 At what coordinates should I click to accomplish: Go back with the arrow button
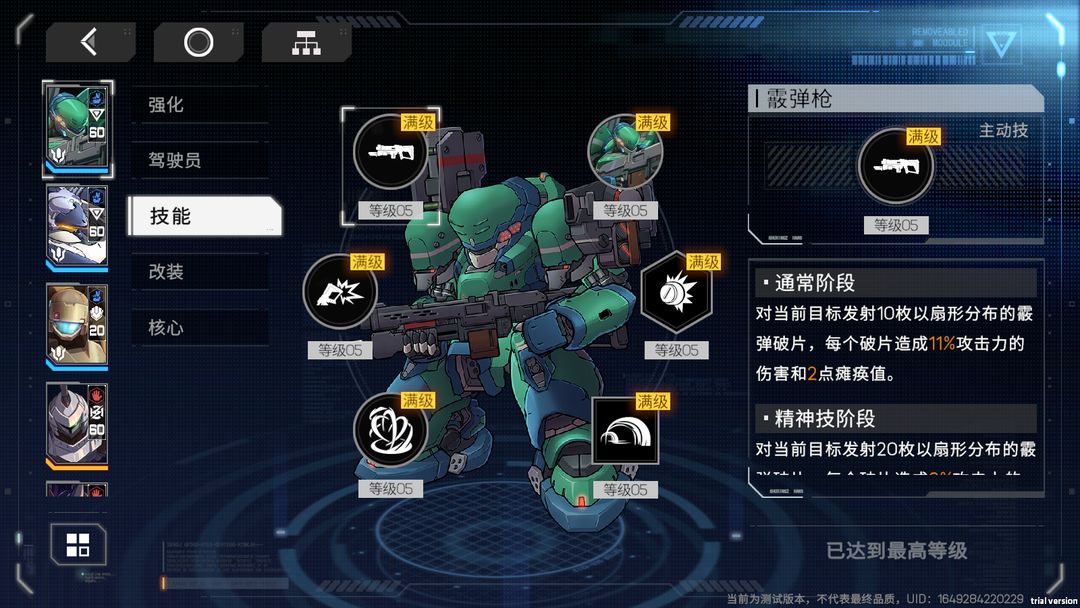tap(90, 42)
